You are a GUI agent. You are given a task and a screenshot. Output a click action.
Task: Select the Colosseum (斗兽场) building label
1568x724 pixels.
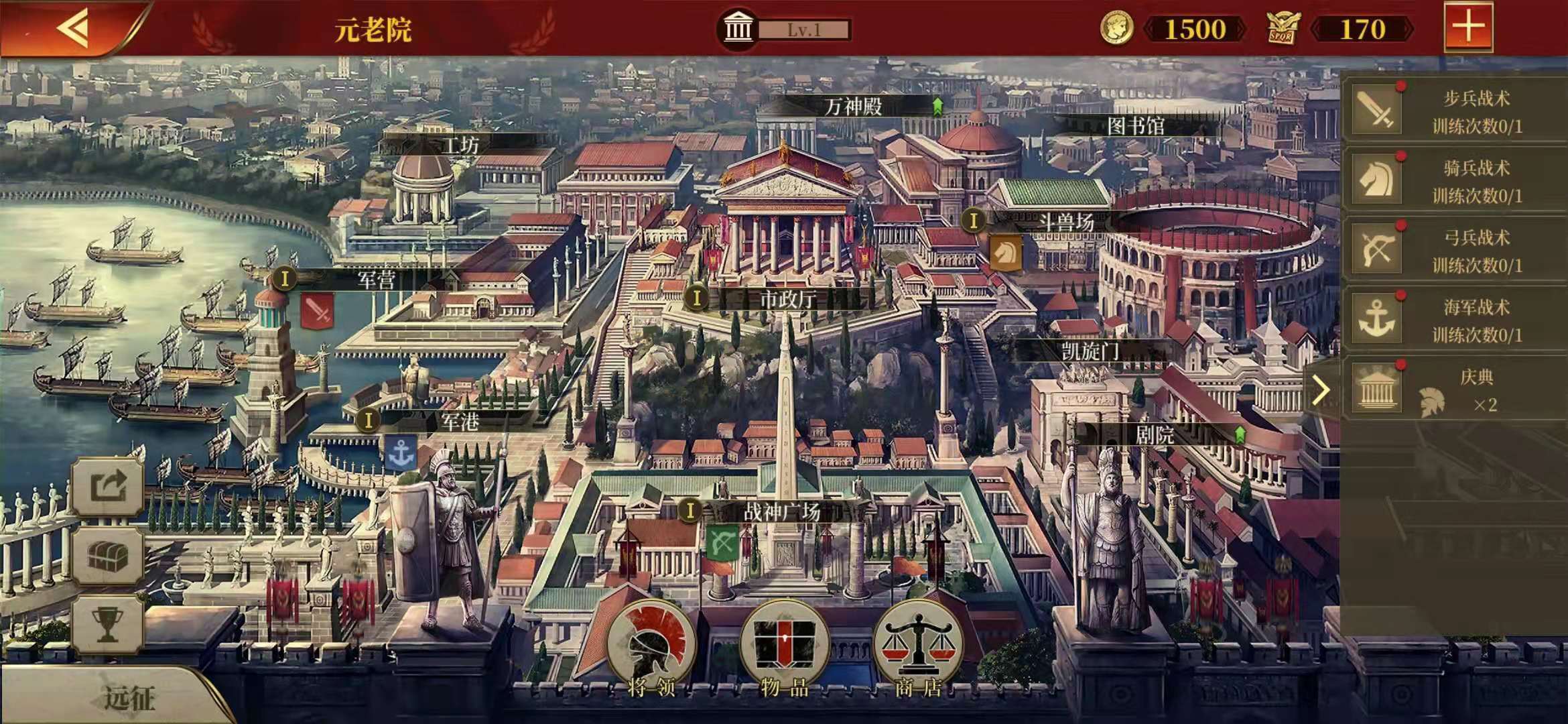(x=1065, y=222)
